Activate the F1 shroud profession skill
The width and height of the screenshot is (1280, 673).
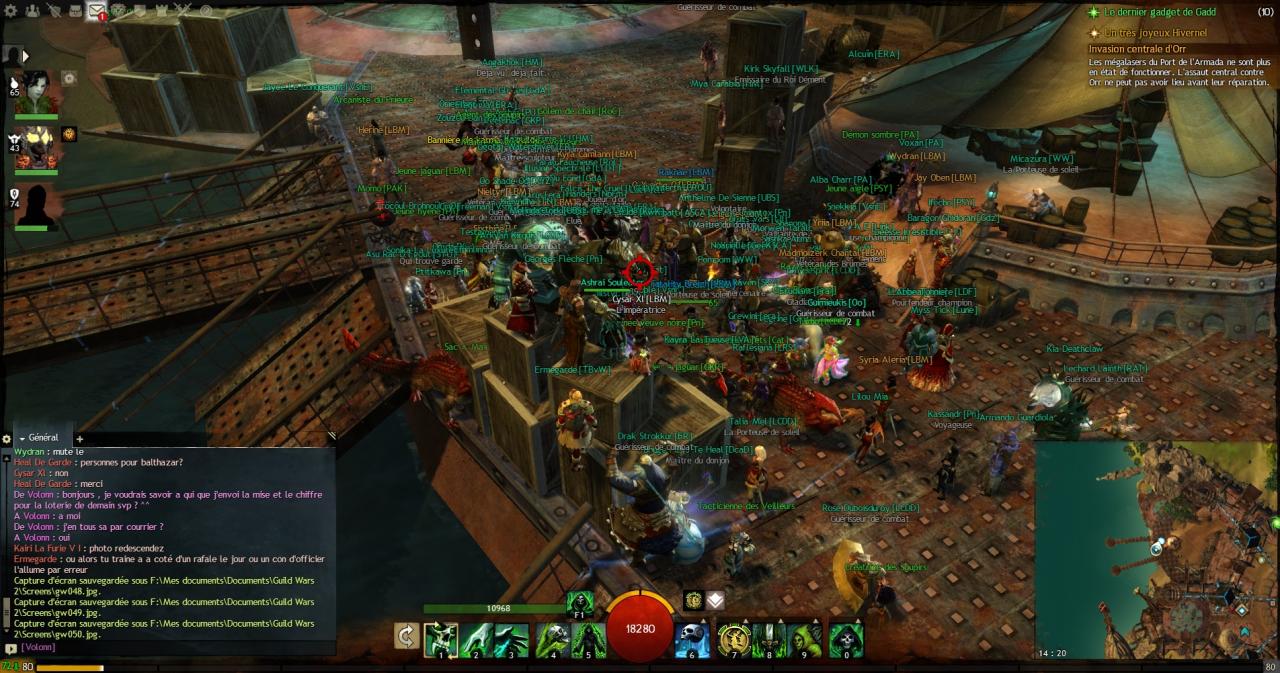coord(579,602)
